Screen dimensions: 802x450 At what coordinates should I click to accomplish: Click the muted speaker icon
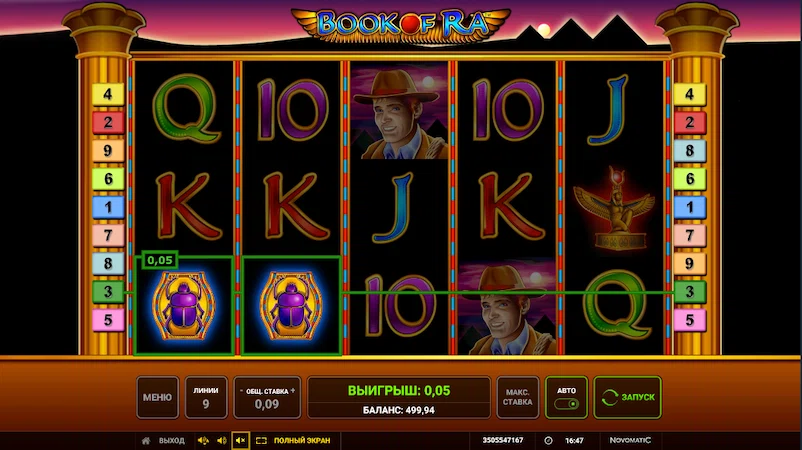click(x=240, y=440)
